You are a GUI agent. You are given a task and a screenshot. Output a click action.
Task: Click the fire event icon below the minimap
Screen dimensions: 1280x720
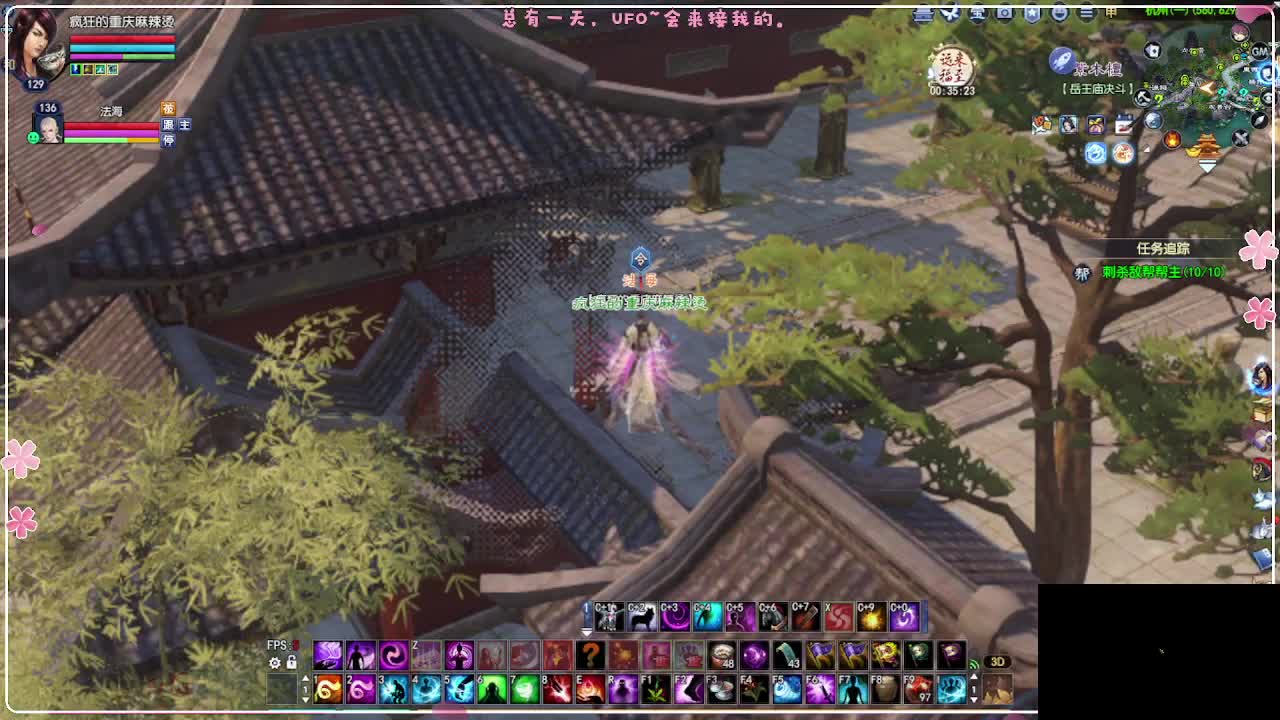(1173, 140)
